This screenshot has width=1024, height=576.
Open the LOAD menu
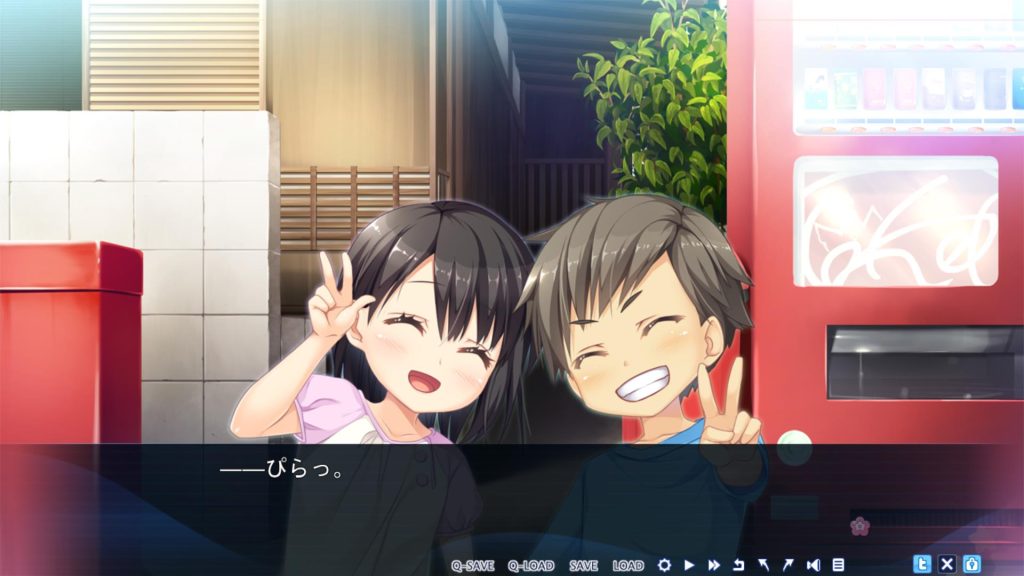tap(628, 565)
